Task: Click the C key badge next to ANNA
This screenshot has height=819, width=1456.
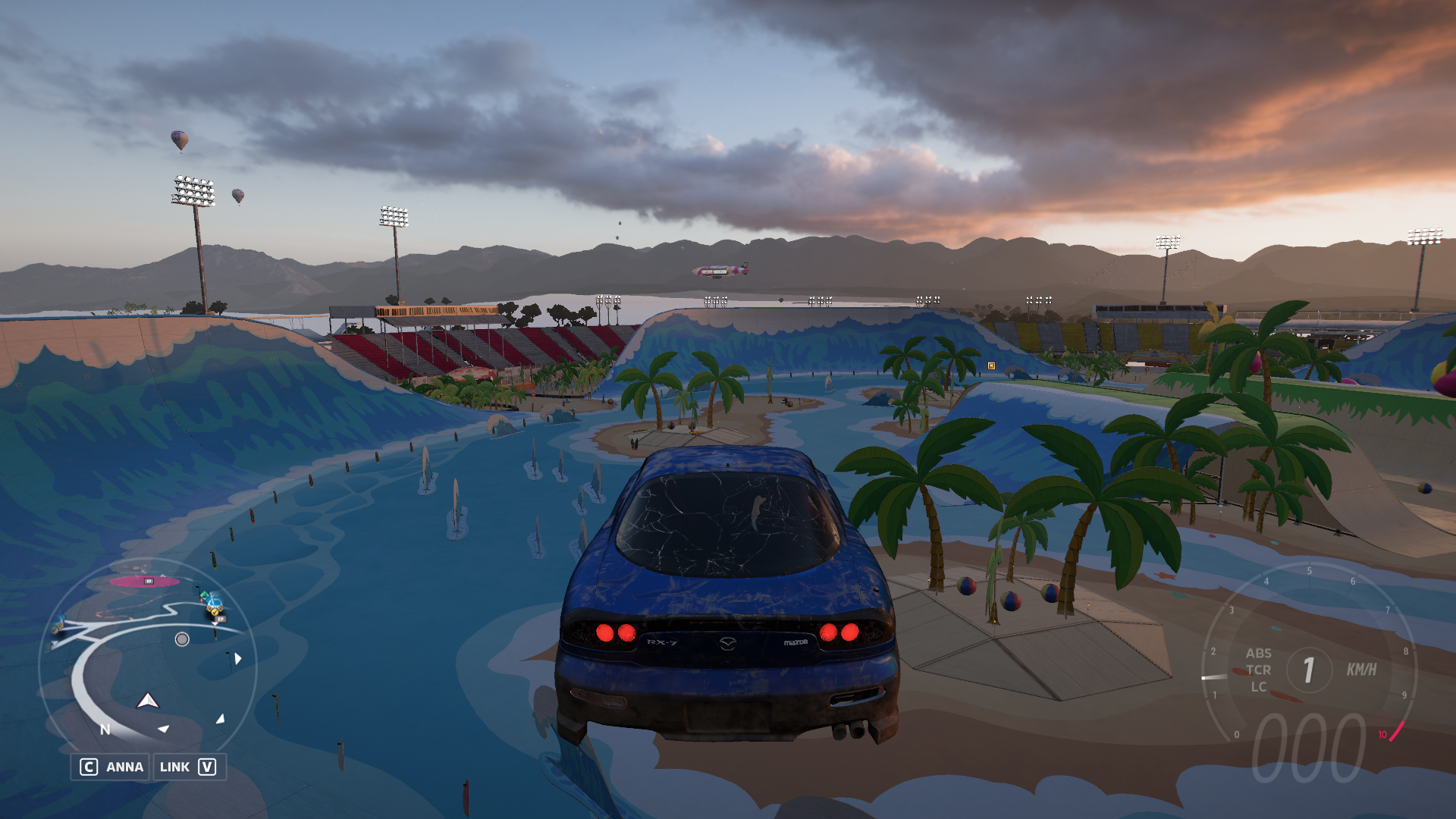Action: 89,766
